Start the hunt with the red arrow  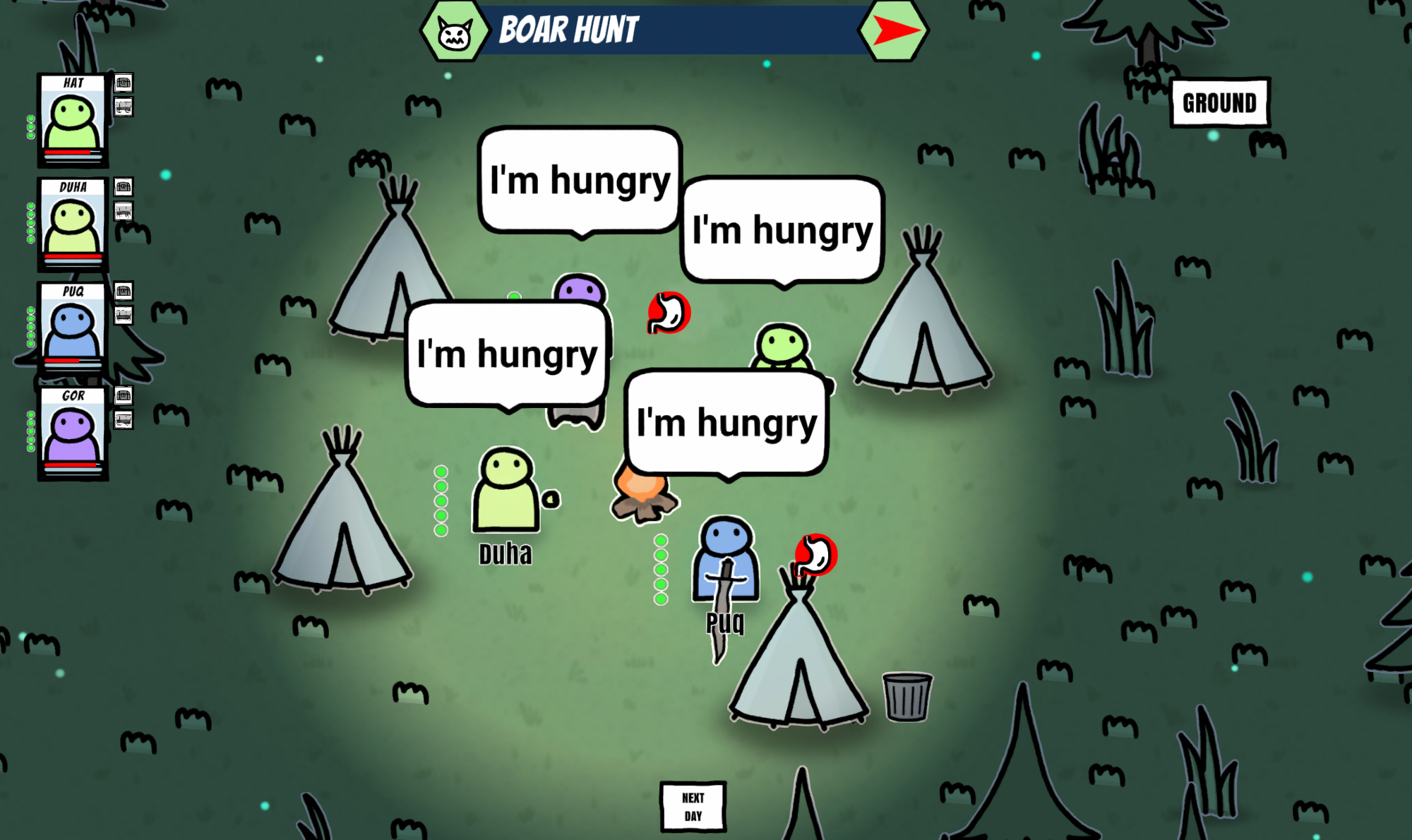[894, 30]
